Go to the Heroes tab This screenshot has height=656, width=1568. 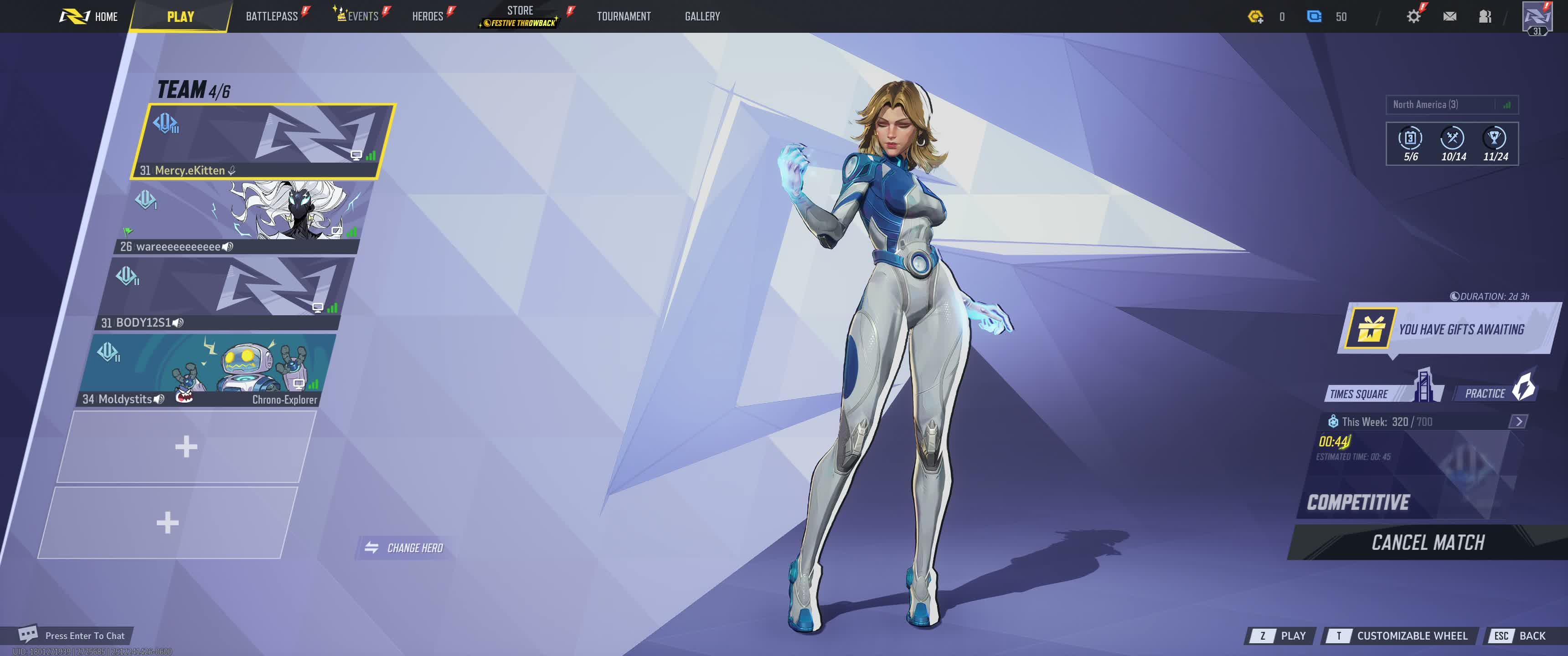pos(427,16)
